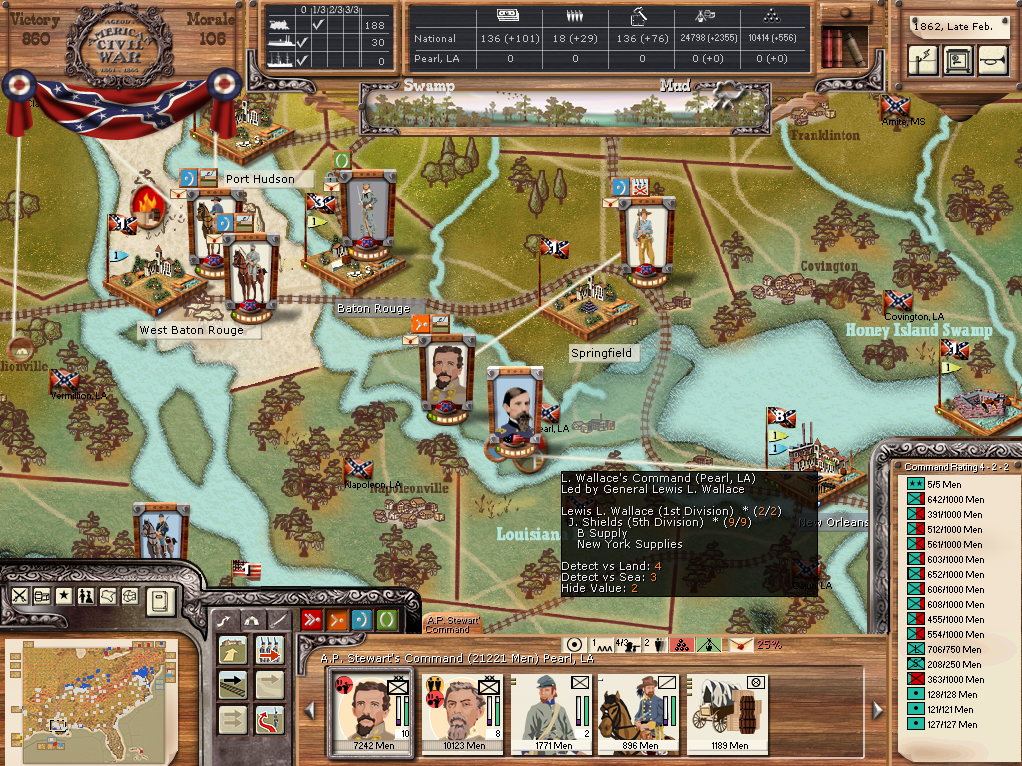Choose the orange offensive posture button
The image size is (1022, 766).
coord(336,620)
